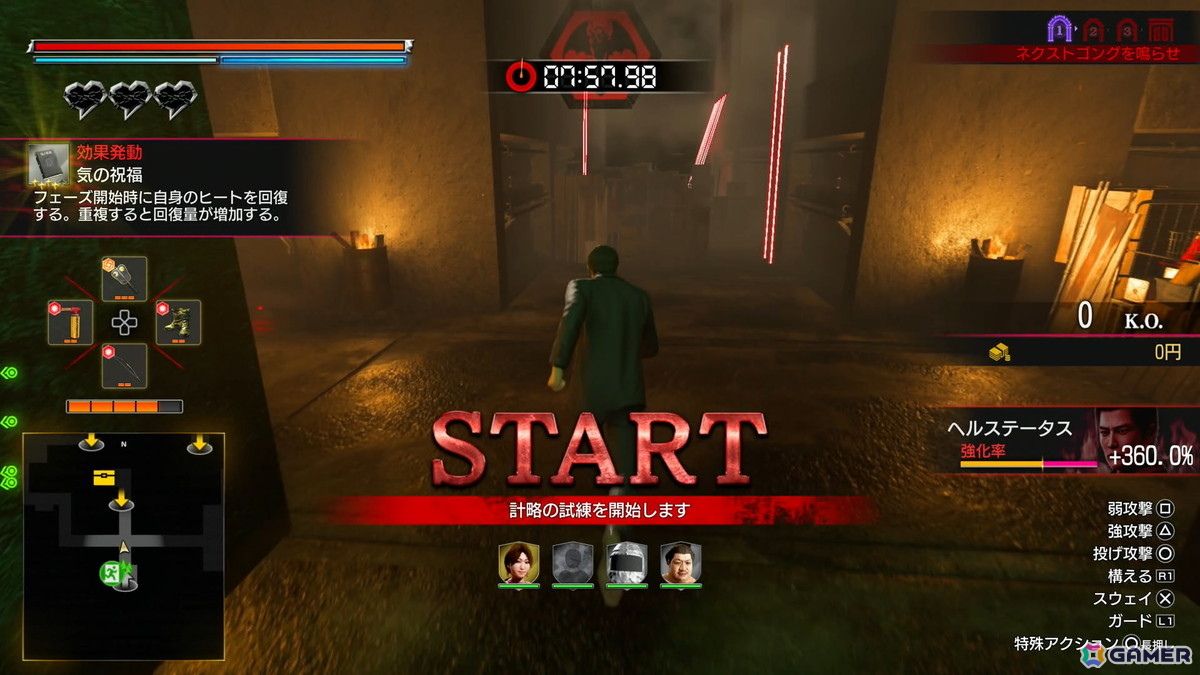Select the greyed-out silhouette ally portrait
This screenshot has width=1200, height=675.
[573, 564]
